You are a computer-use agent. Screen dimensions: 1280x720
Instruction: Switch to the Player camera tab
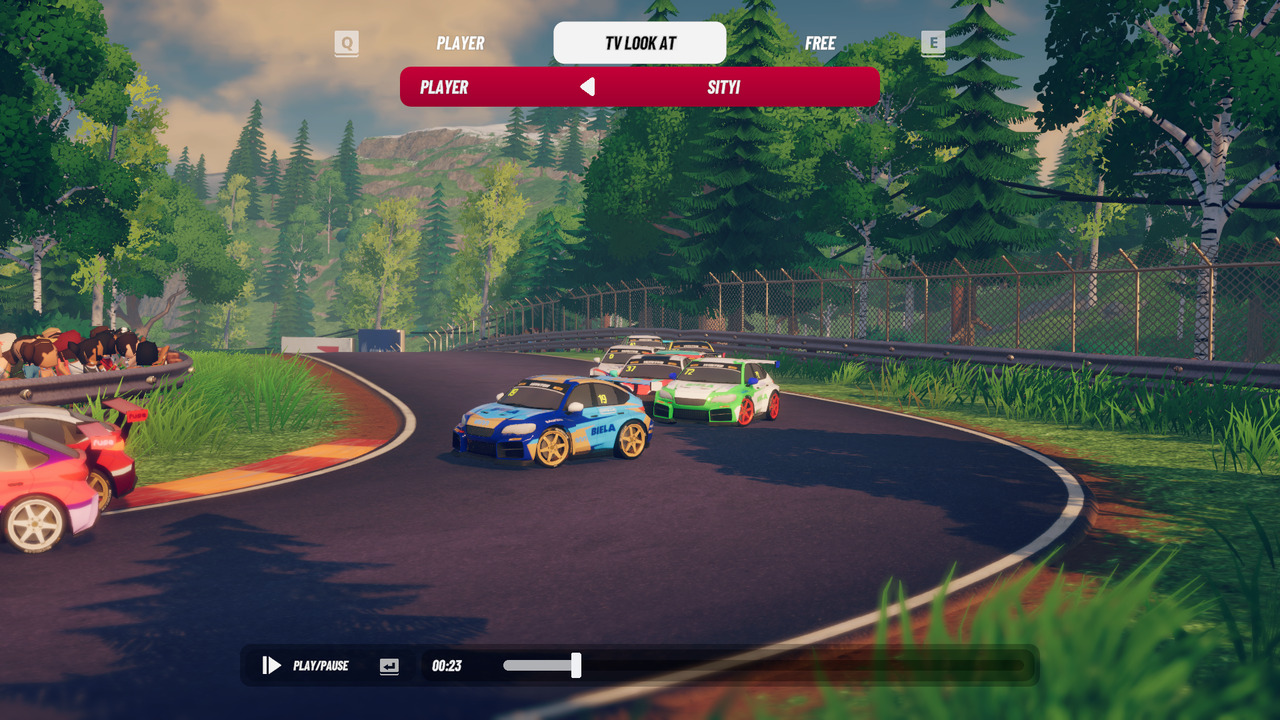[x=460, y=43]
